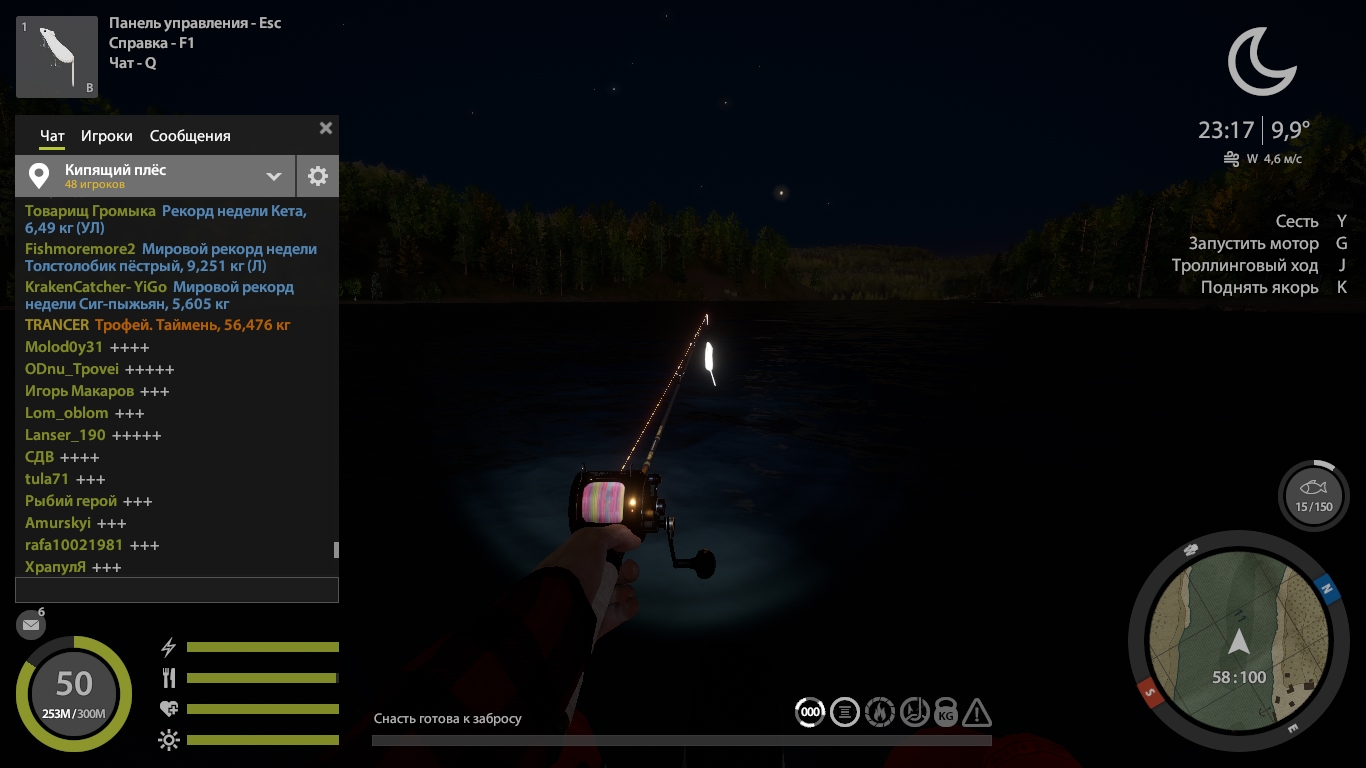The height and width of the screenshot is (768, 1366).
Task: Open the mail envelope icon
Action: click(31, 625)
